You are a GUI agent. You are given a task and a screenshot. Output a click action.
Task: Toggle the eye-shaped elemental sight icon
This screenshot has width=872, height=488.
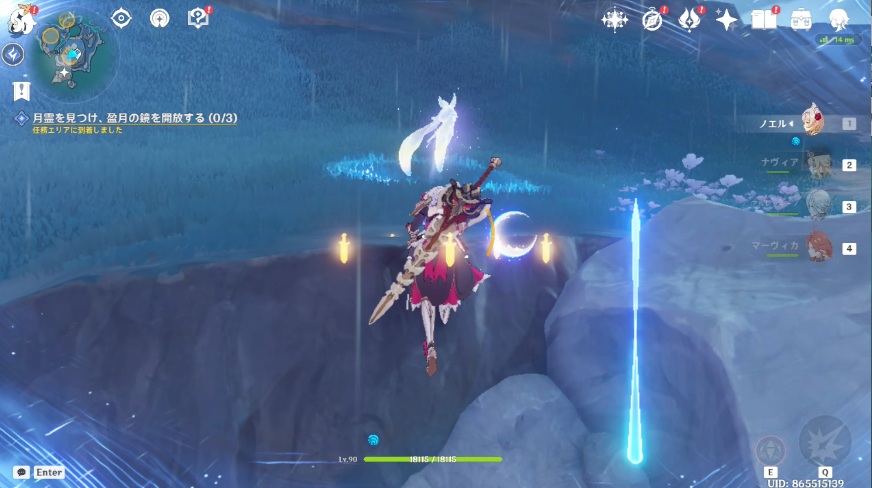[122, 18]
